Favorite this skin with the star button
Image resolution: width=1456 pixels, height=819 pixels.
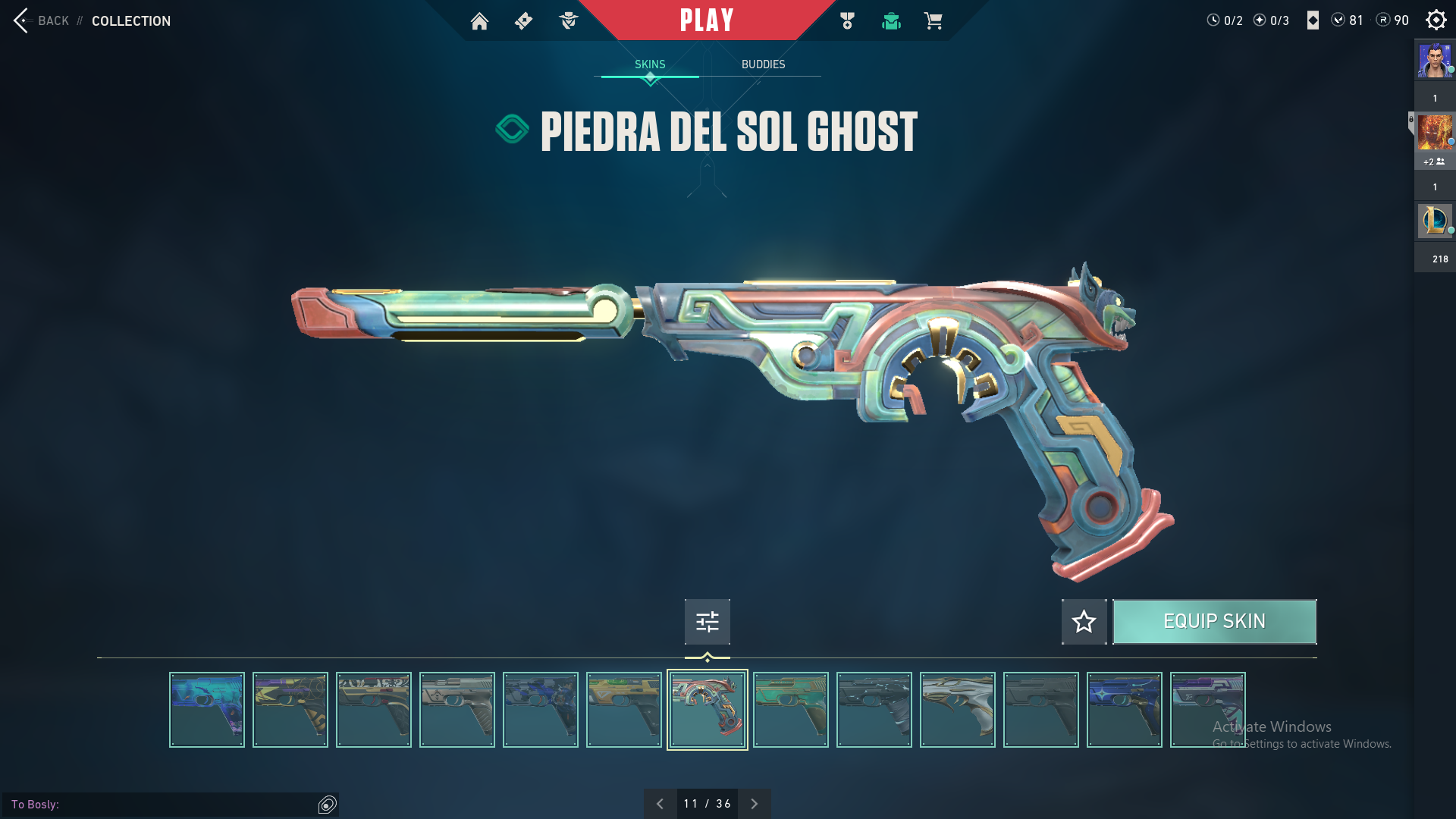pos(1084,622)
